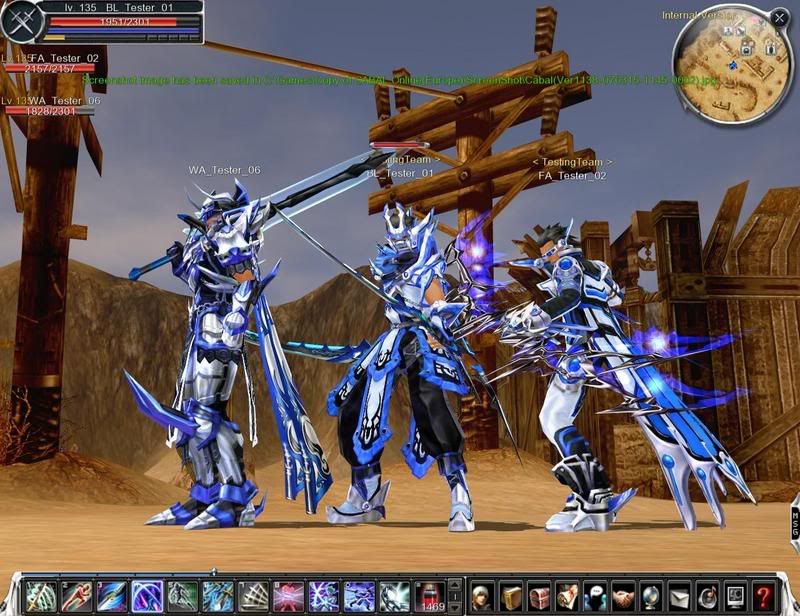Viewport: 800px width, 616px height.
Task: Trigger the red burst figure skill
Action: (x=288, y=596)
